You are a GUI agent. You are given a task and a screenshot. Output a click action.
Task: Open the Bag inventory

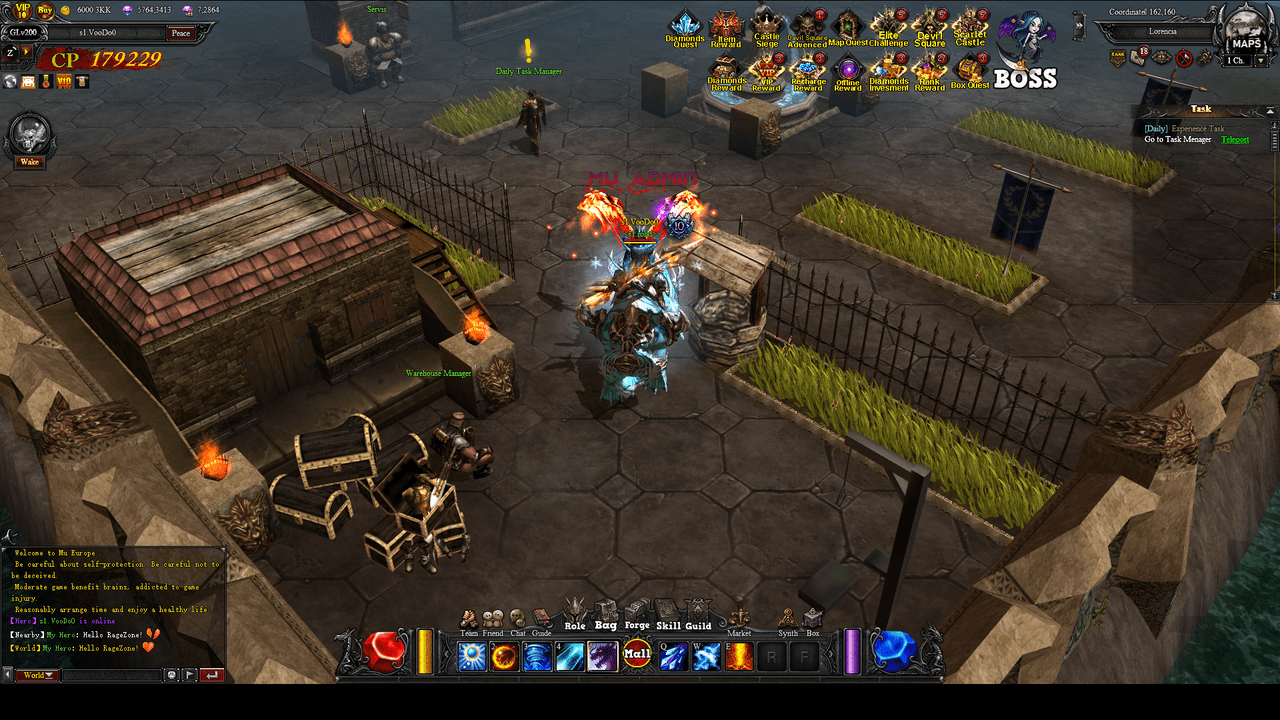[x=606, y=615]
